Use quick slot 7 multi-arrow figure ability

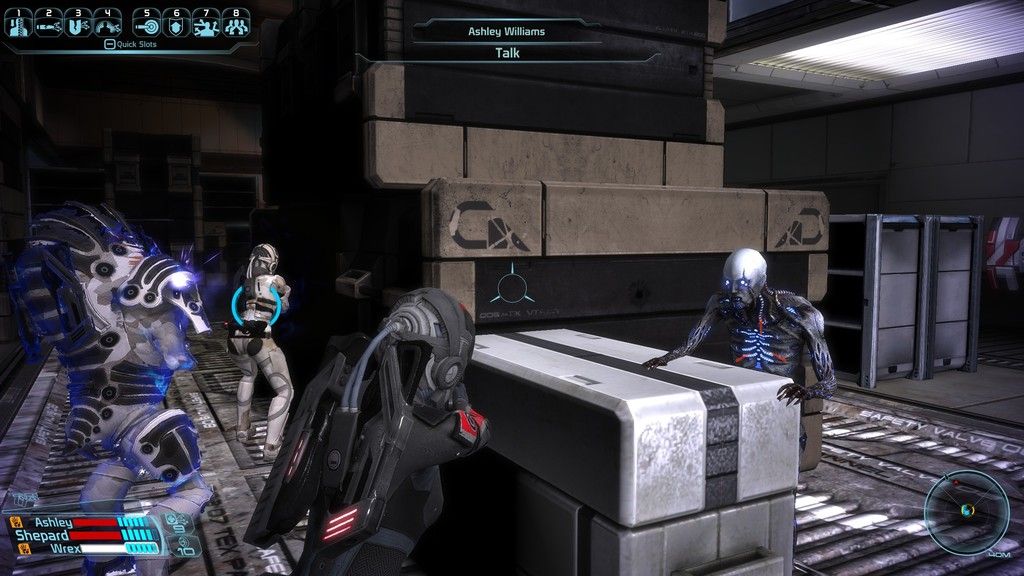[x=207, y=24]
